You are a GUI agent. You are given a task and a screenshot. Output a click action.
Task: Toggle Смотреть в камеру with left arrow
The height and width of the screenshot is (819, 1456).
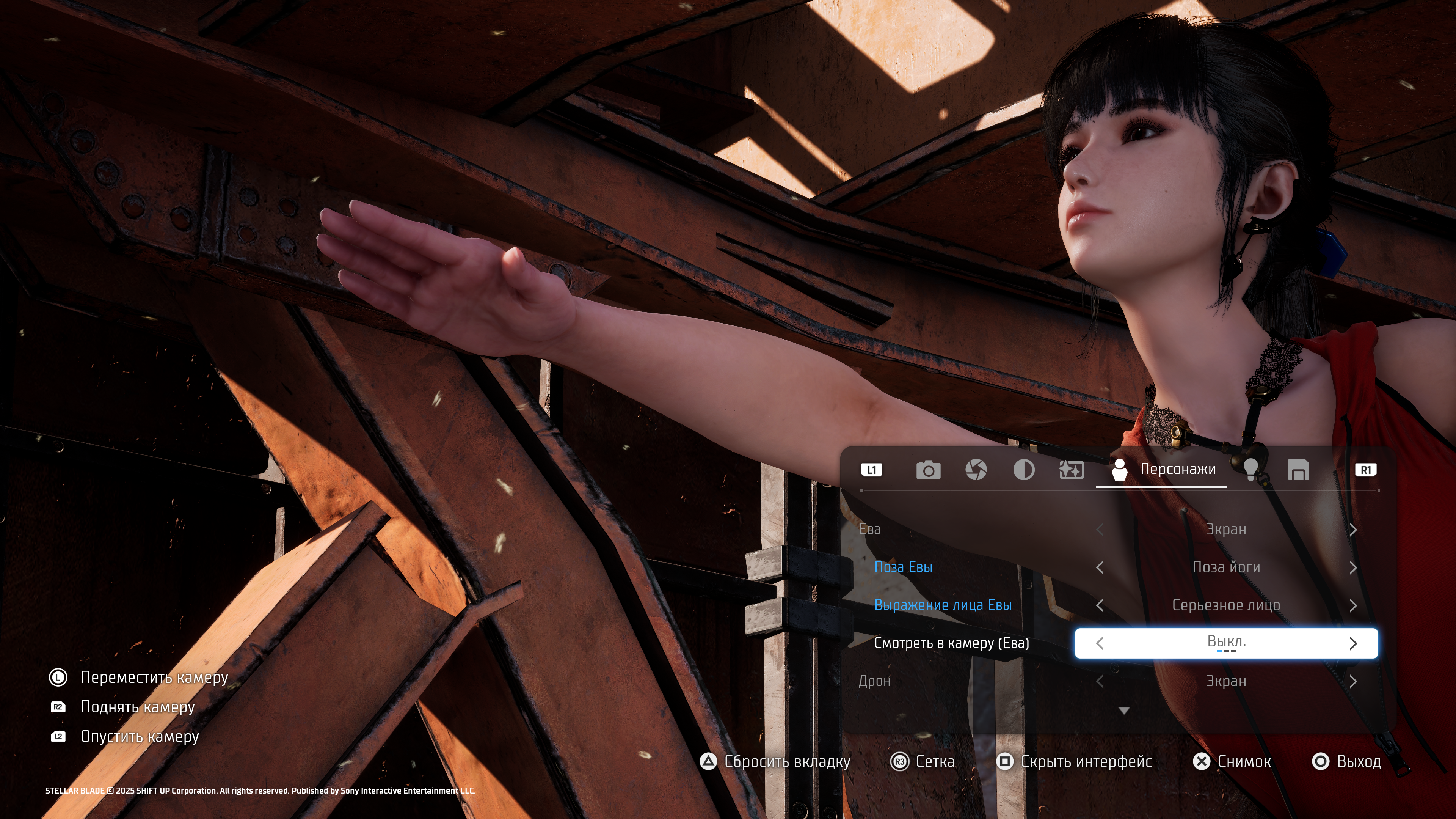tap(1100, 643)
